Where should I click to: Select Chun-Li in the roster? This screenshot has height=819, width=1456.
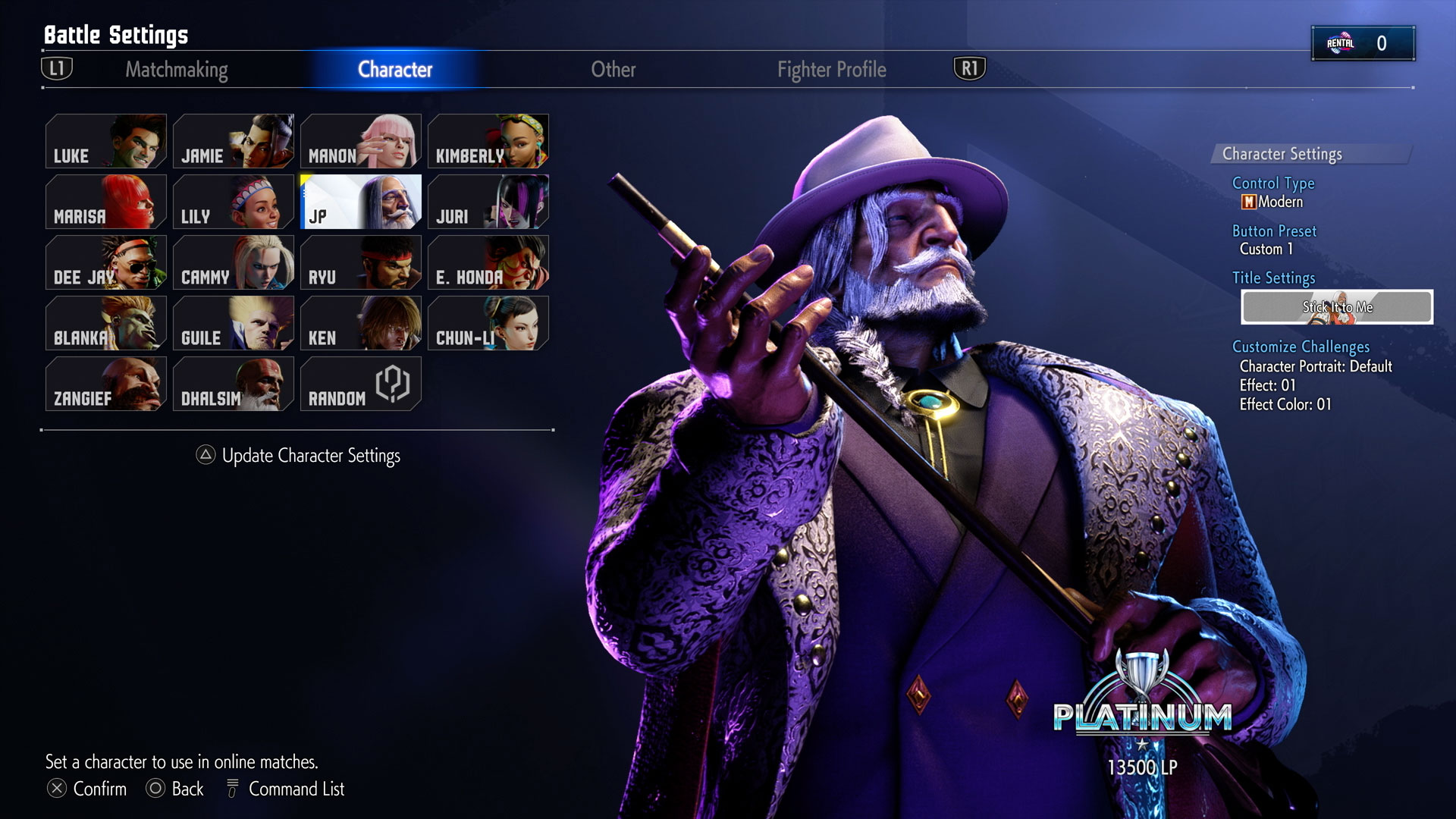(x=489, y=323)
